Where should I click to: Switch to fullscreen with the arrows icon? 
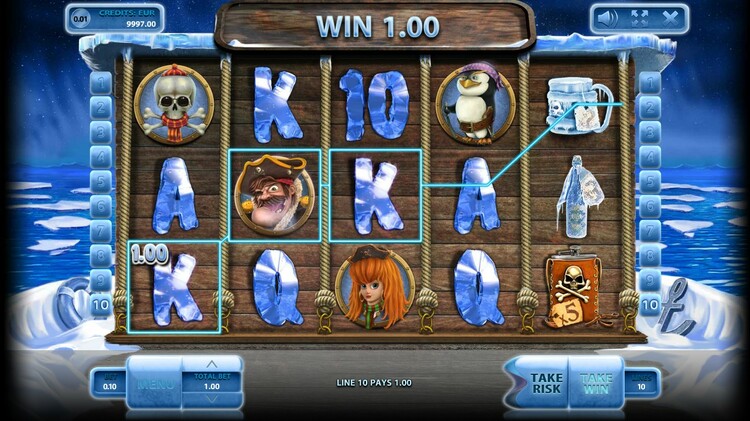(638, 18)
